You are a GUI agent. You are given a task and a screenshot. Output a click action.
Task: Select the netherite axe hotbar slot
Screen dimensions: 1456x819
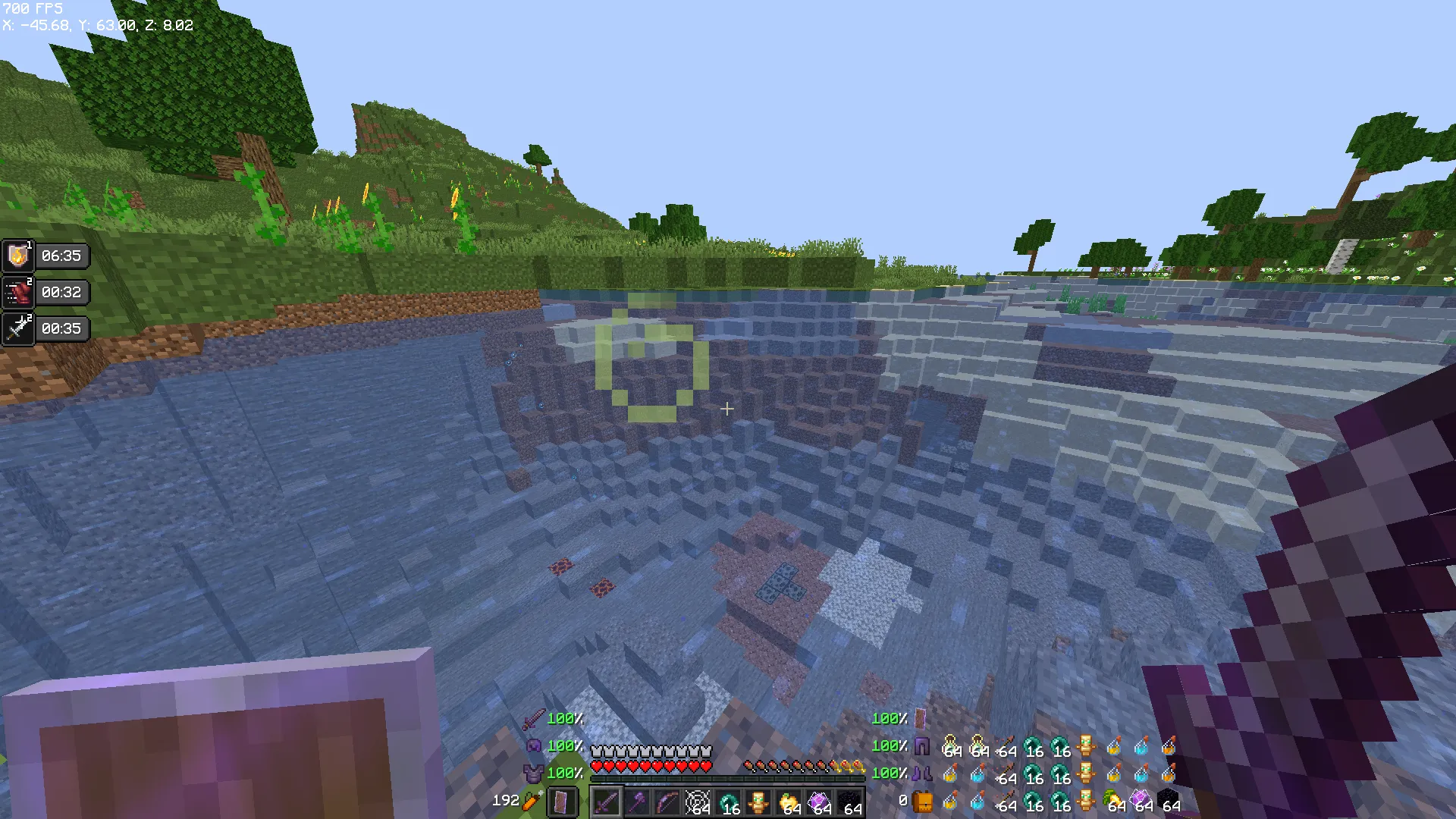pos(637,803)
